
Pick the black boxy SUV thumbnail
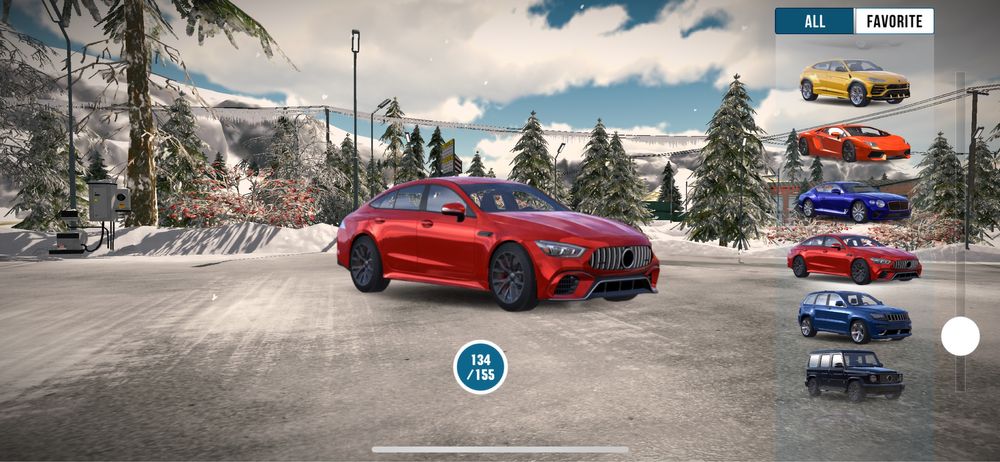(854, 375)
